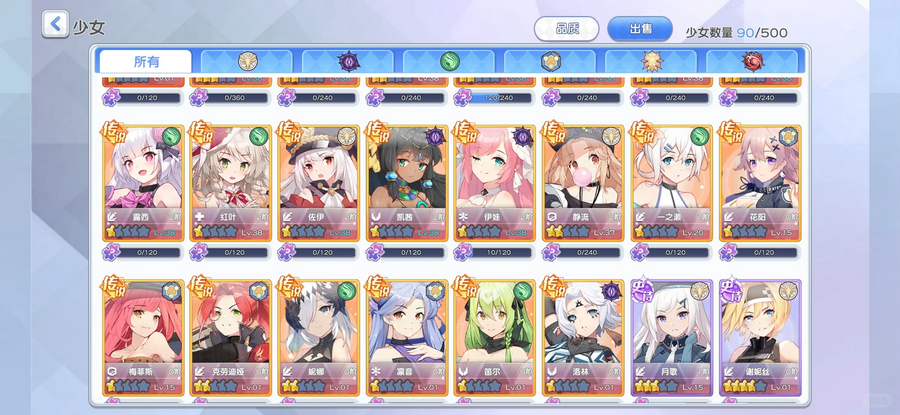Viewport: 900px width, 415px height.
Task: Choose the green-haired 笛尔 card
Action: coord(496,335)
